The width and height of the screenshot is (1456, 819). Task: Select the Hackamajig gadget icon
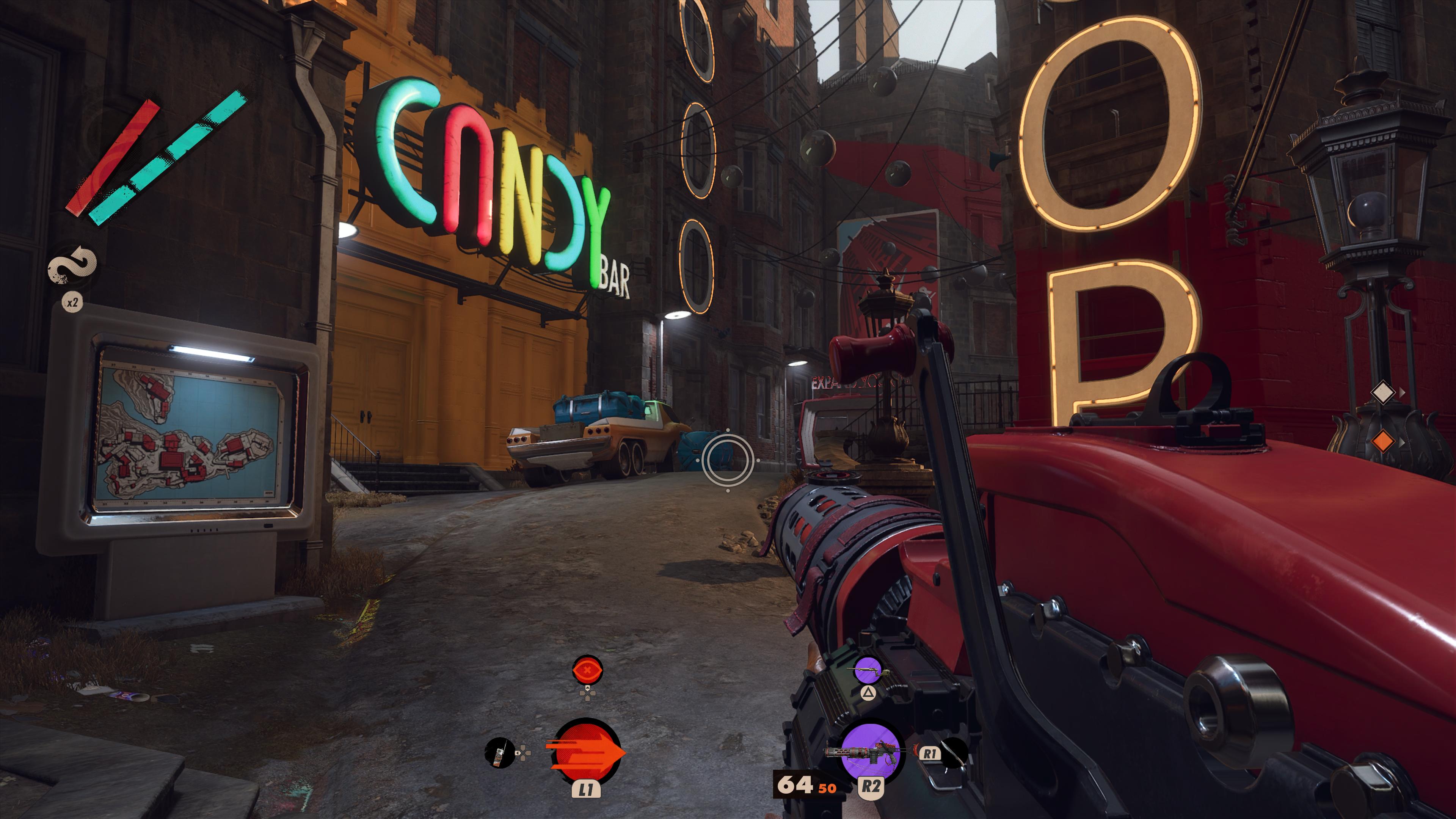pyautogui.click(x=499, y=753)
